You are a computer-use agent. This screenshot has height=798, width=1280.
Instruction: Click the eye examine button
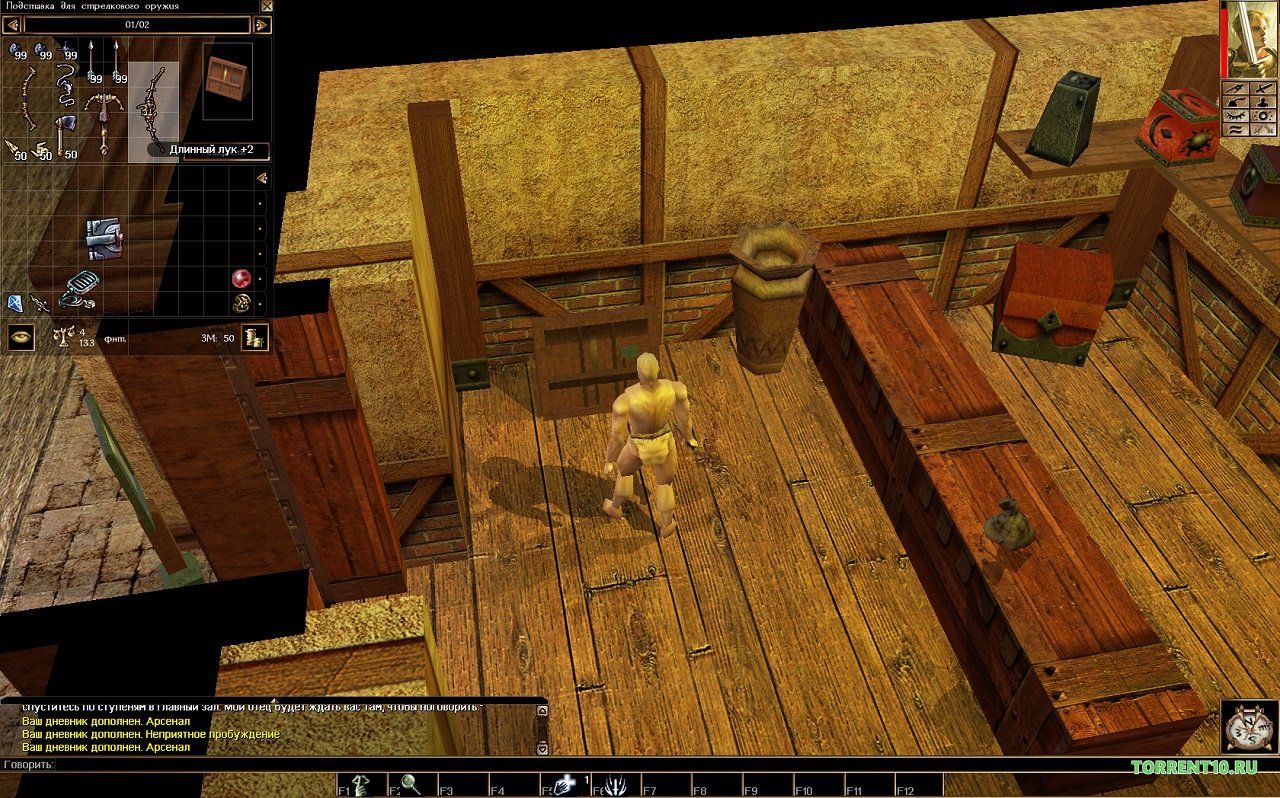[21, 337]
